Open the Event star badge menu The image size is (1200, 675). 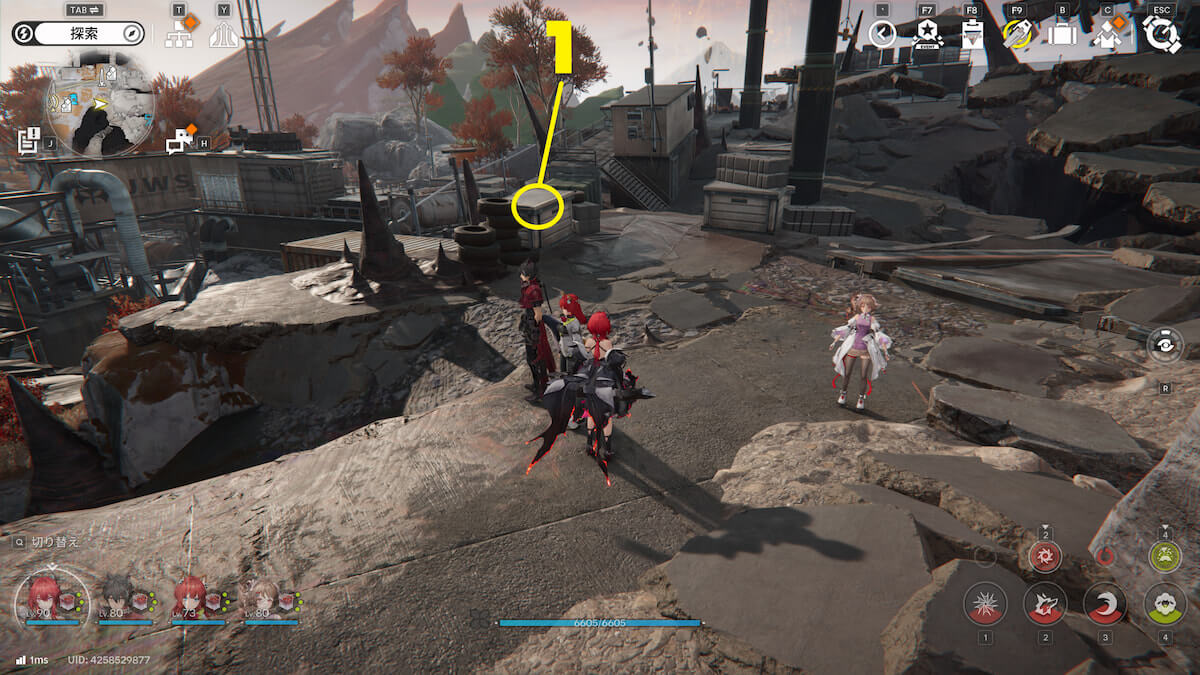[x=927, y=34]
